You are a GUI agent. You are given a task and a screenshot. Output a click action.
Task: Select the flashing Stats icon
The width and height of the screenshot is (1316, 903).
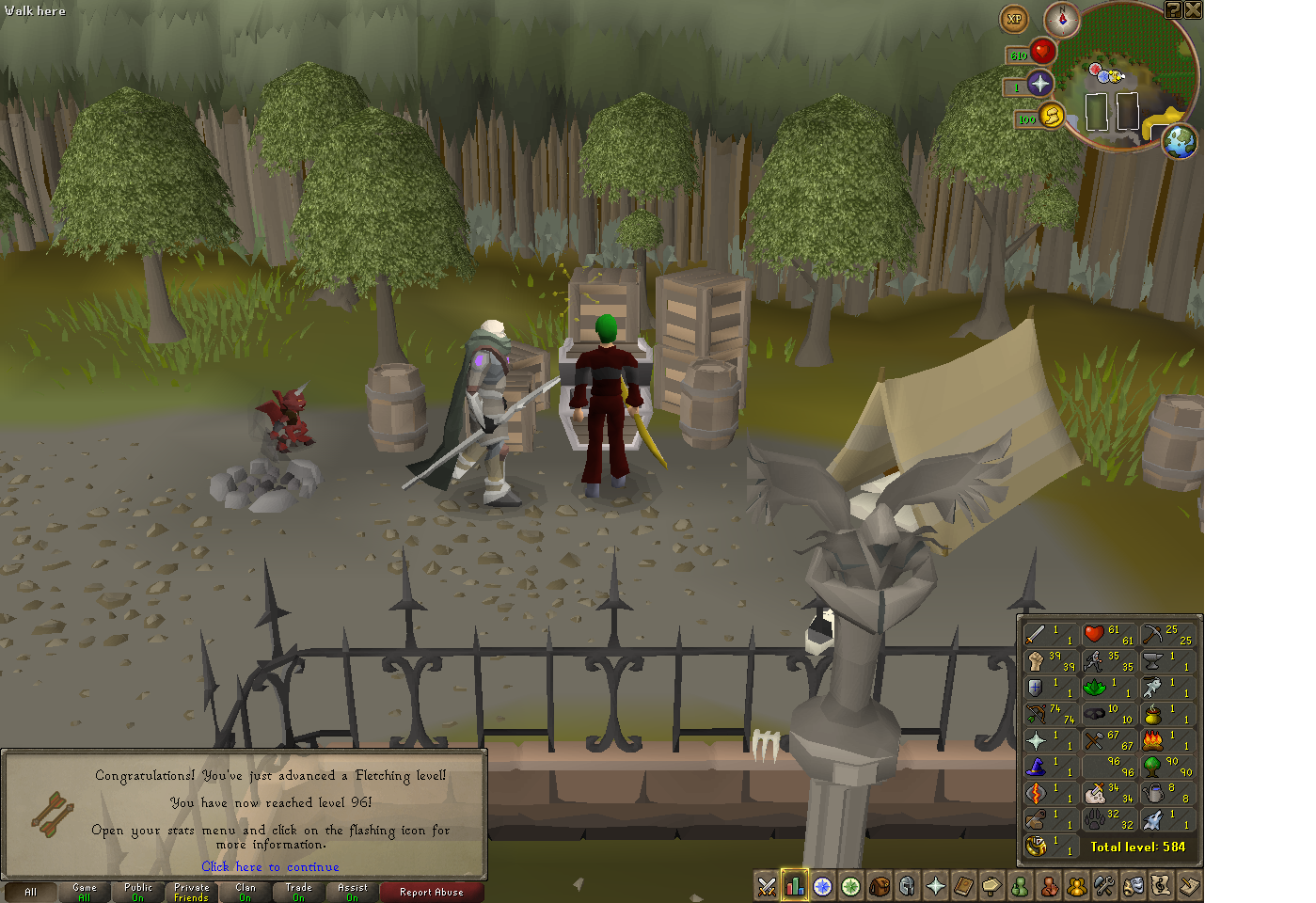[795, 885]
